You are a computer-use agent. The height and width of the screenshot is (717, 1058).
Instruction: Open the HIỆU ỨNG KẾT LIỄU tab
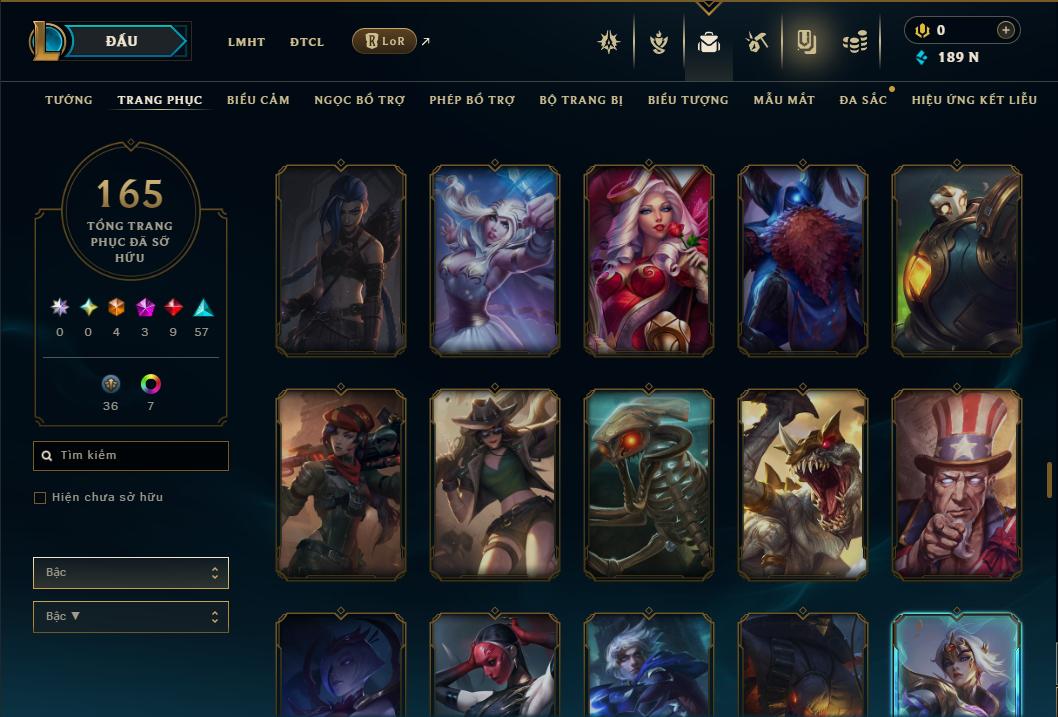point(974,100)
